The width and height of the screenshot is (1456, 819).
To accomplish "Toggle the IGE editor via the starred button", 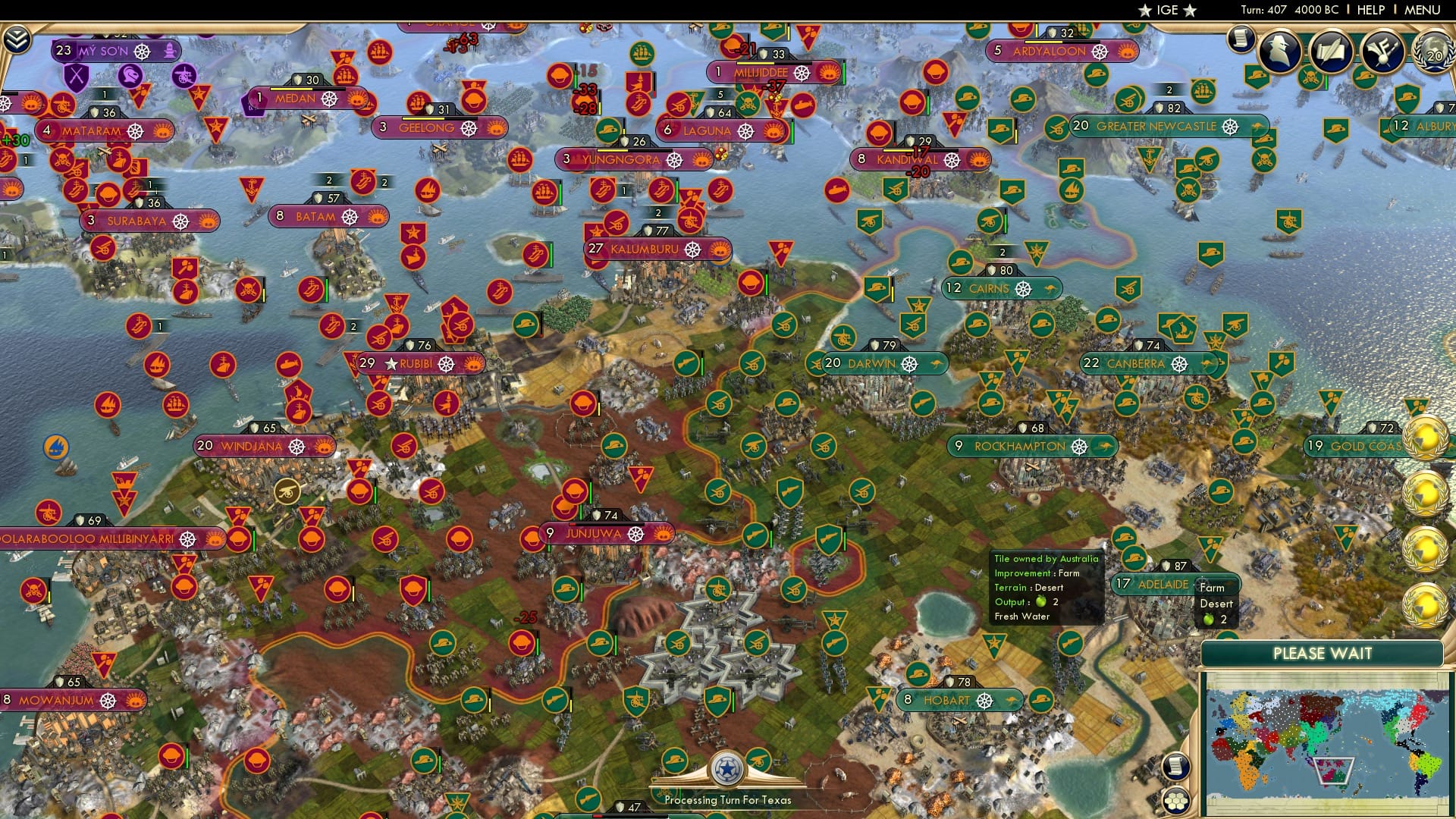I will [1168, 10].
